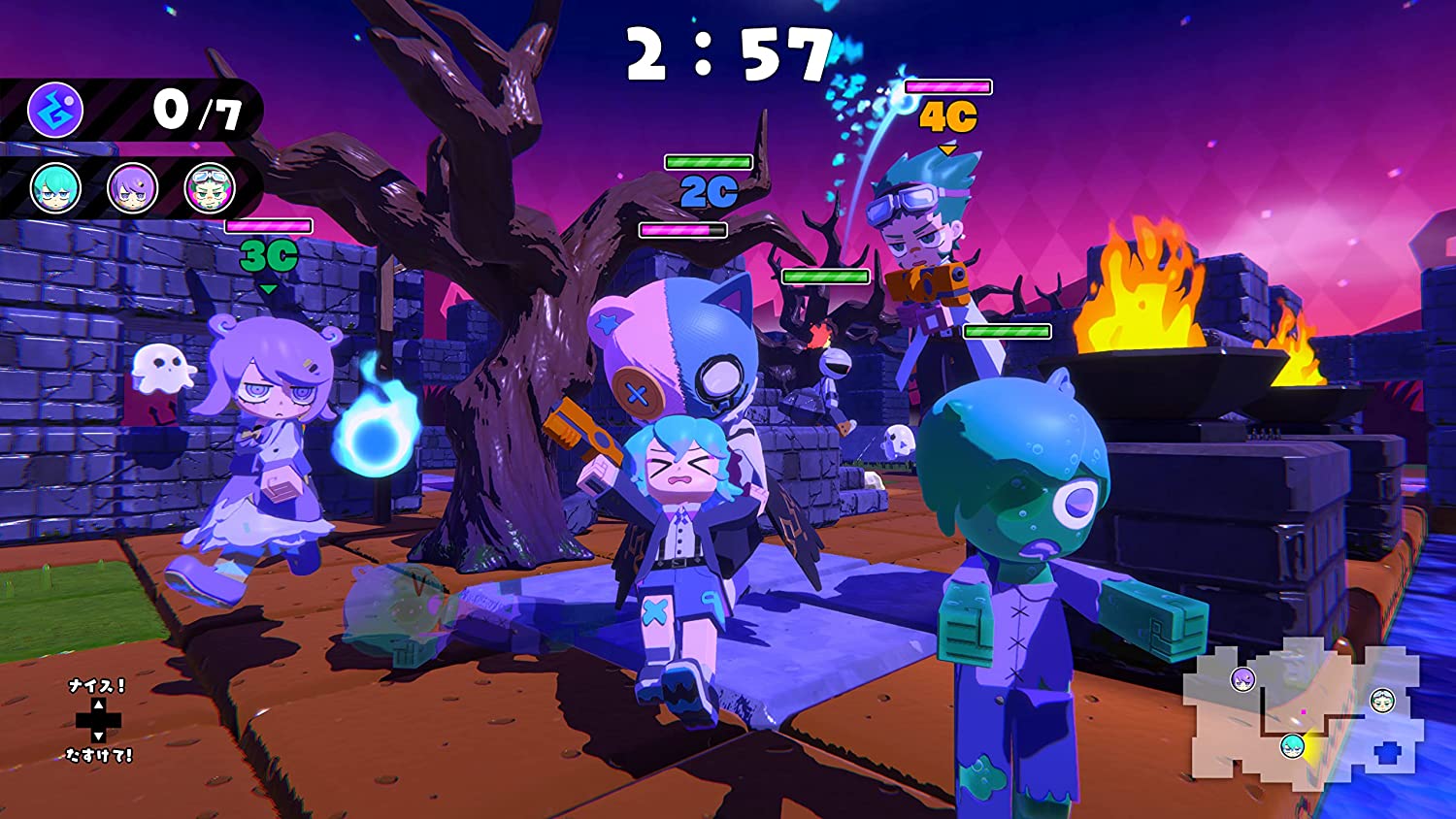The image size is (1456, 819).
Task: Click the purple-haired player marker on the minimap
Action: [x=1243, y=679]
